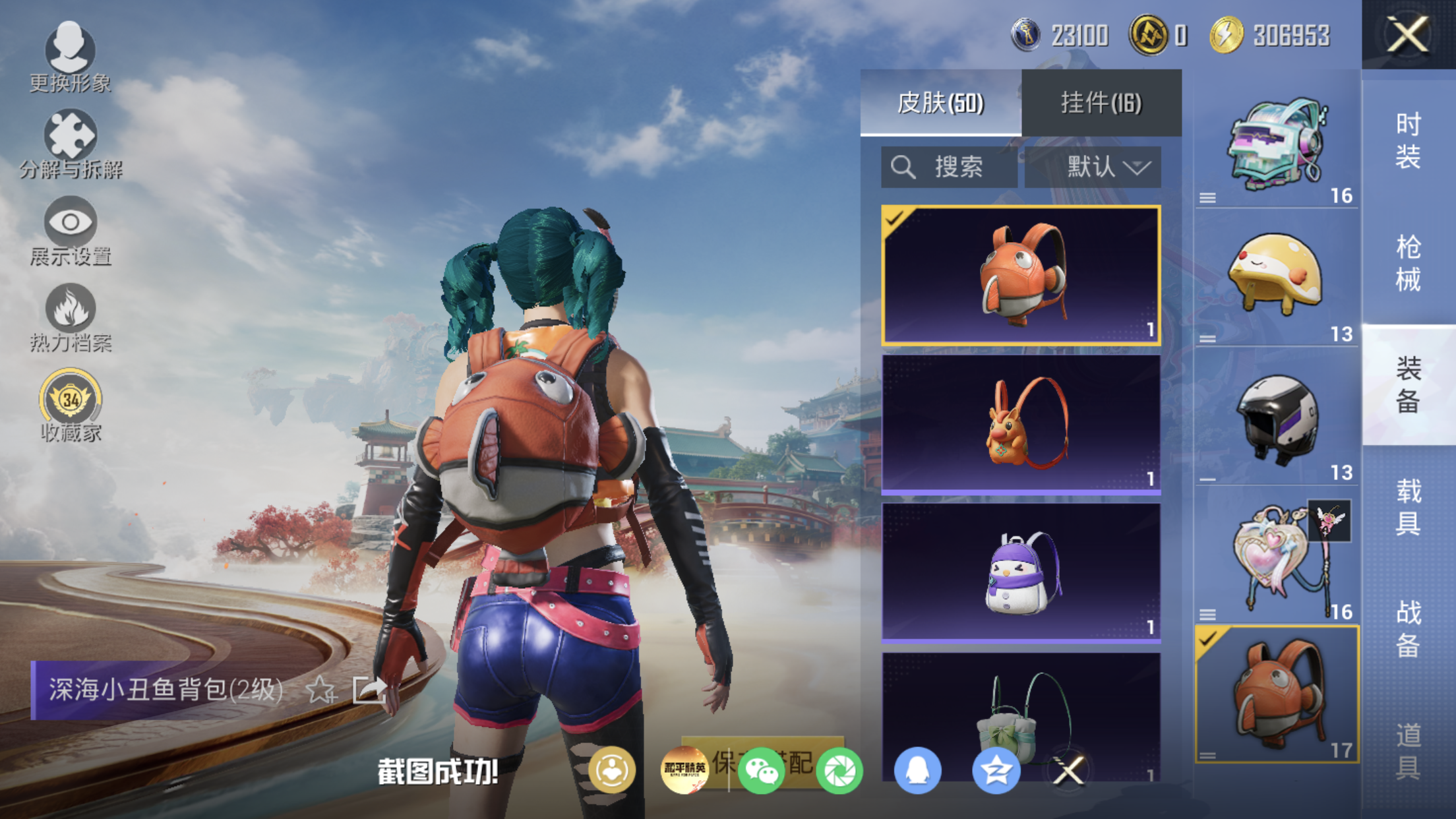Favorite the backpack with the star icon
The width and height of the screenshot is (1456, 819).
(x=320, y=690)
